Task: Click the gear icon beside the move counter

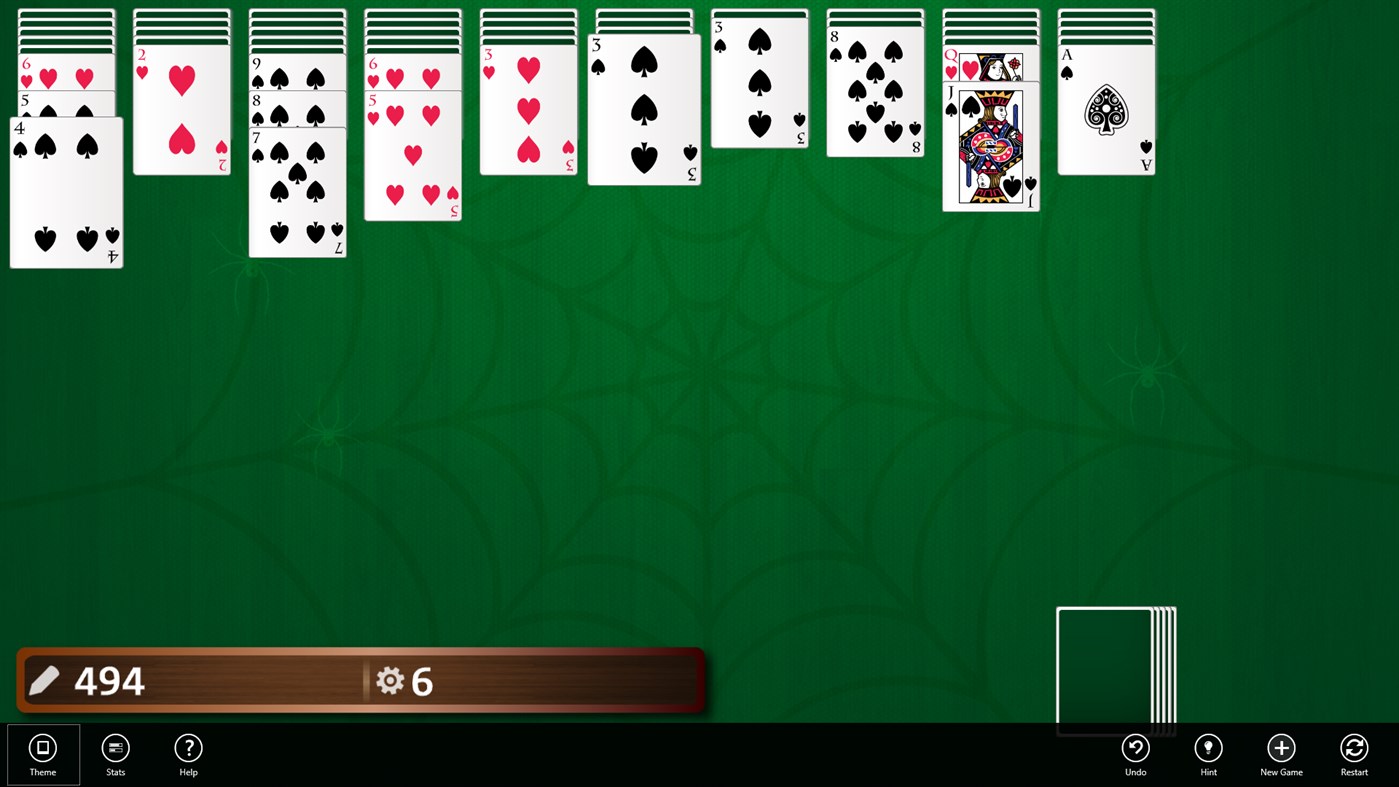Action: (x=390, y=681)
